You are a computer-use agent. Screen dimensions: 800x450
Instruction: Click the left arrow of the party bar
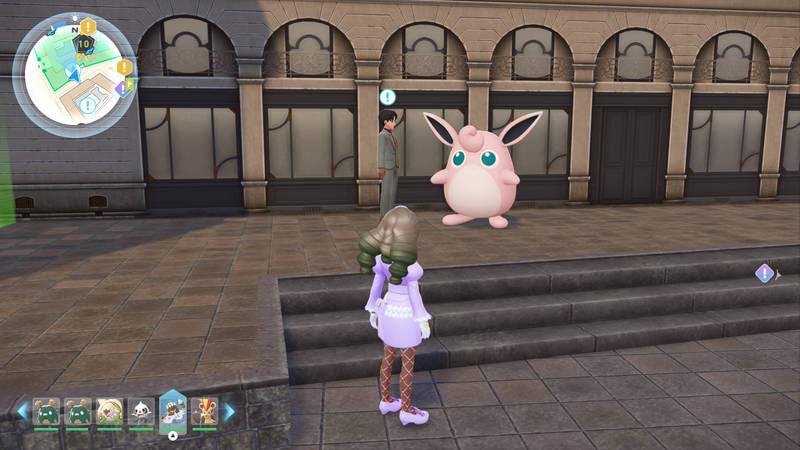click(x=22, y=411)
